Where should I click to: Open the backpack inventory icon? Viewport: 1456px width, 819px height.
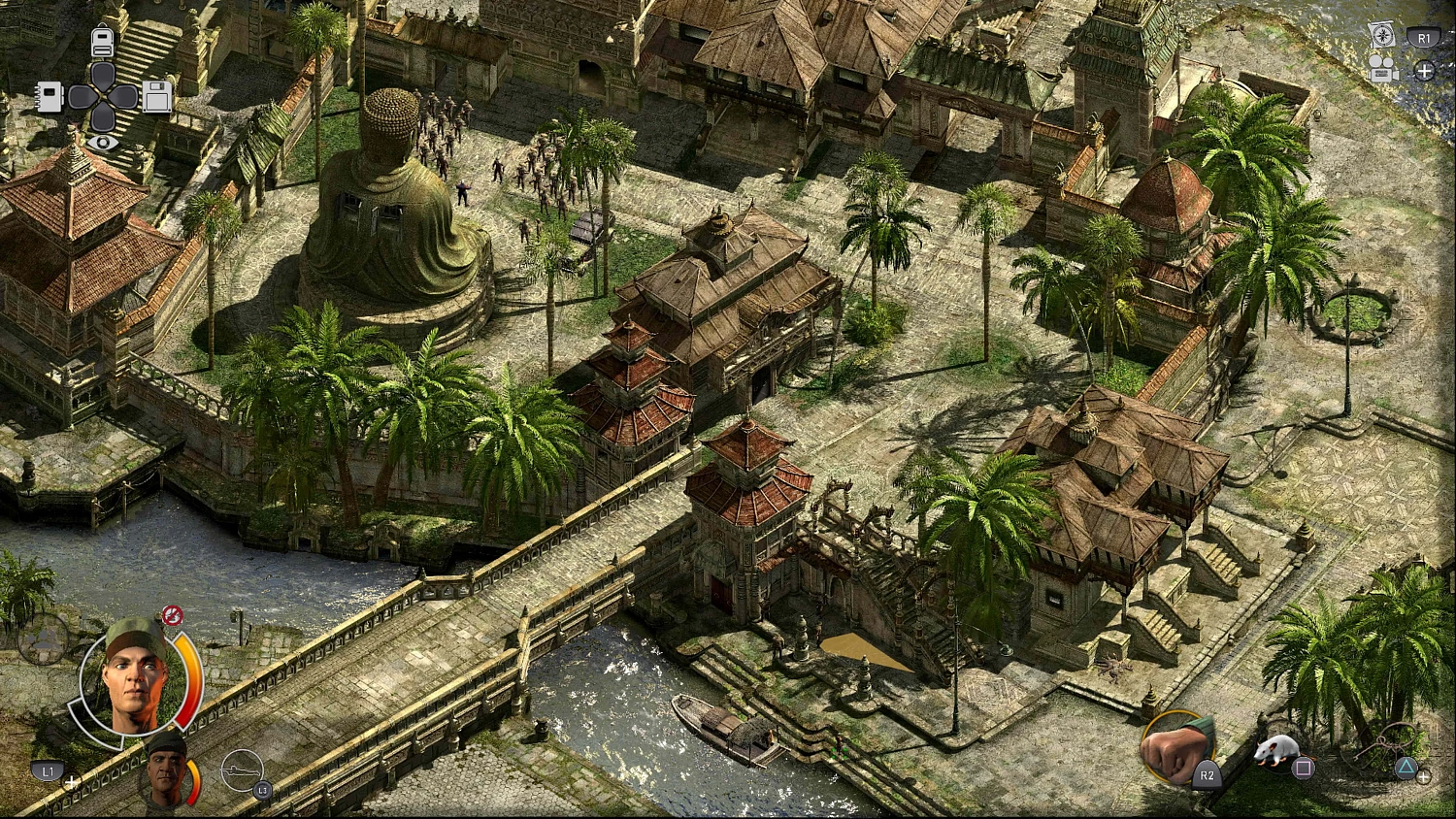point(102,42)
